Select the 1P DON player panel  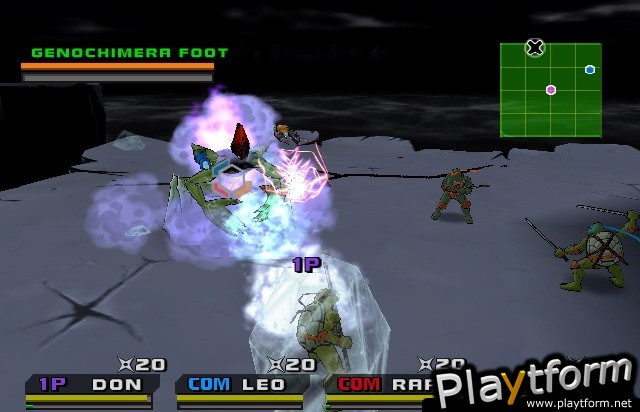tap(95, 385)
